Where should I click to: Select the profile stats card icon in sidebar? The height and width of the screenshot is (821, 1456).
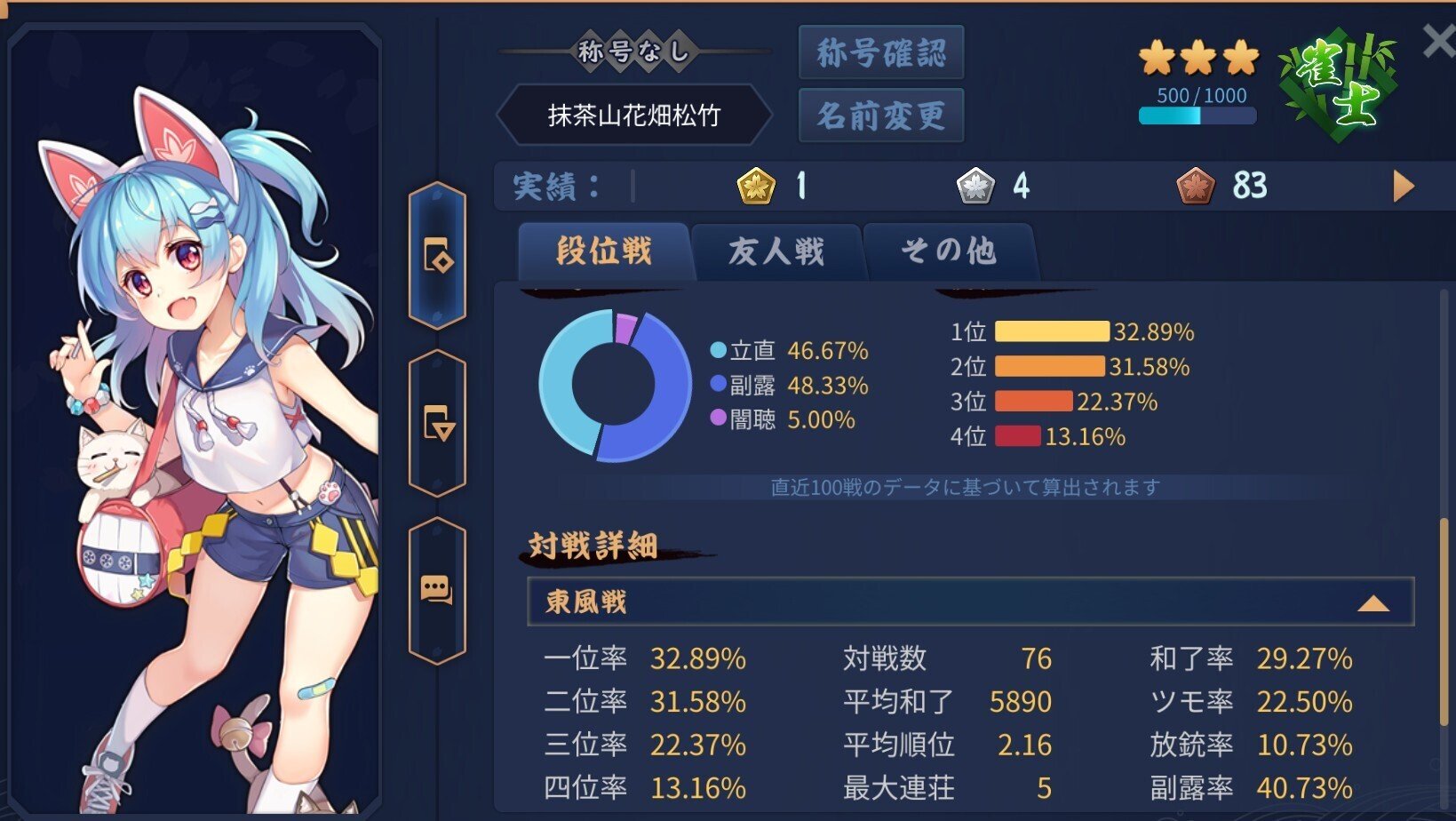click(437, 258)
